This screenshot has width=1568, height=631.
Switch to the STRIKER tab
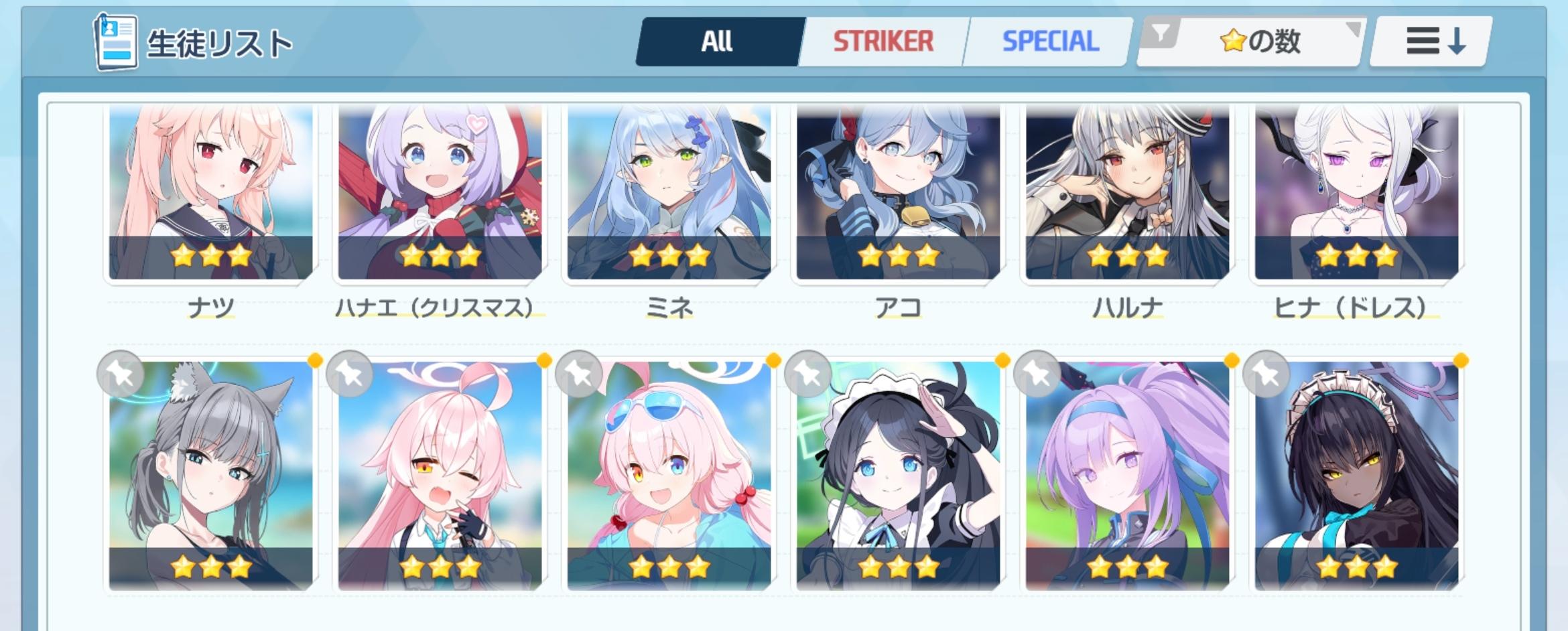(883, 40)
